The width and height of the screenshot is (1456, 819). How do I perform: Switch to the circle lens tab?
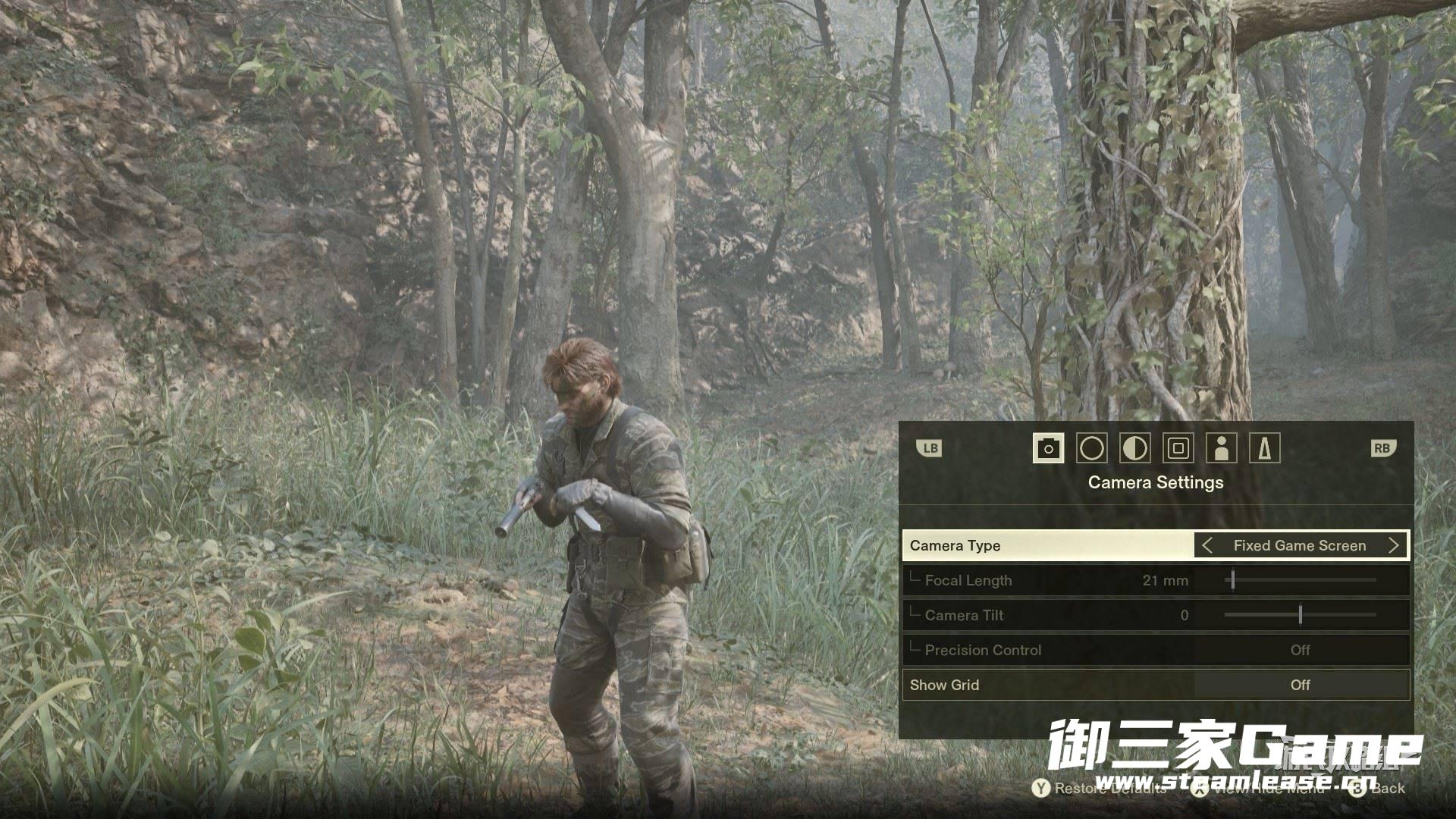click(1091, 448)
